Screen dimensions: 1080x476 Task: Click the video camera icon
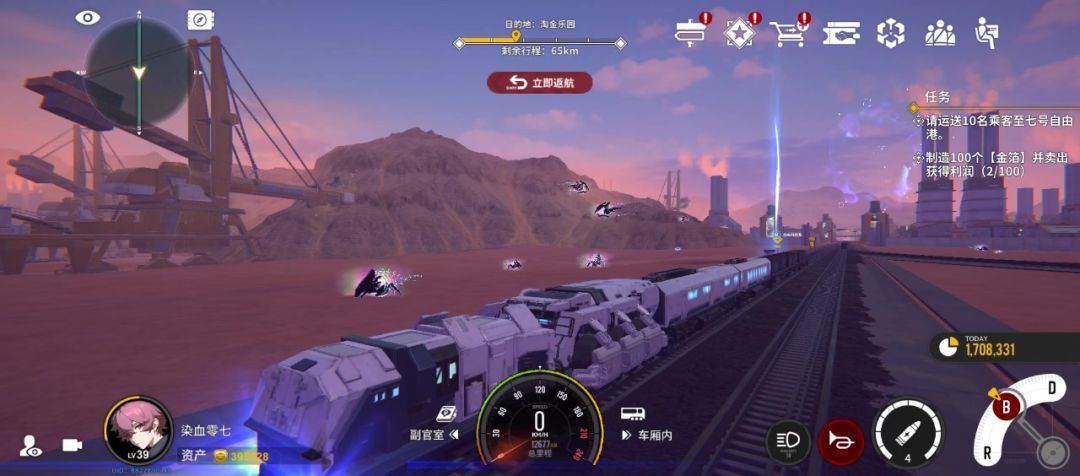[x=72, y=446]
